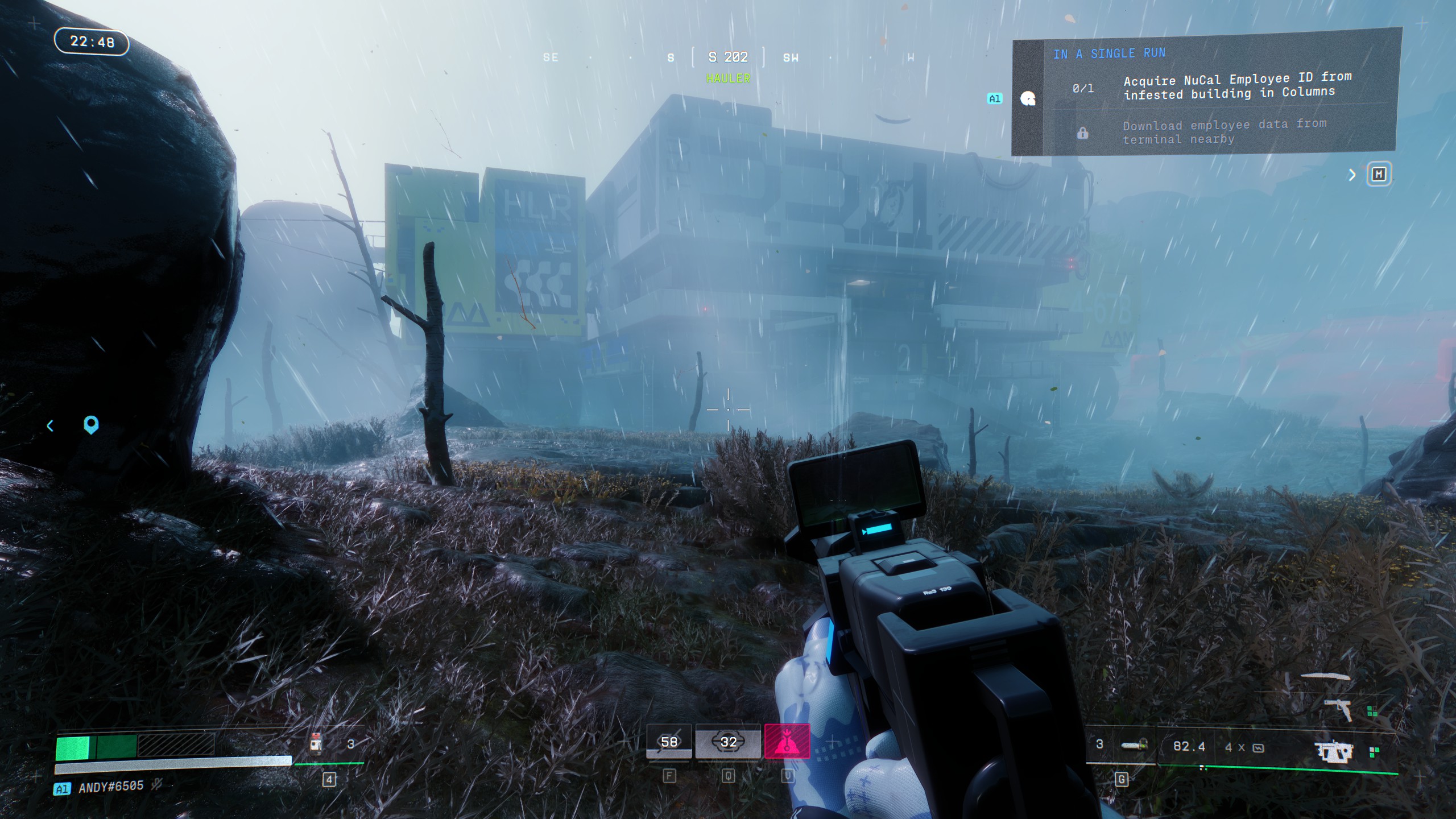Select the HAULER marker on the compass
Image resolution: width=1456 pixels, height=819 pixels.
point(728,78)
